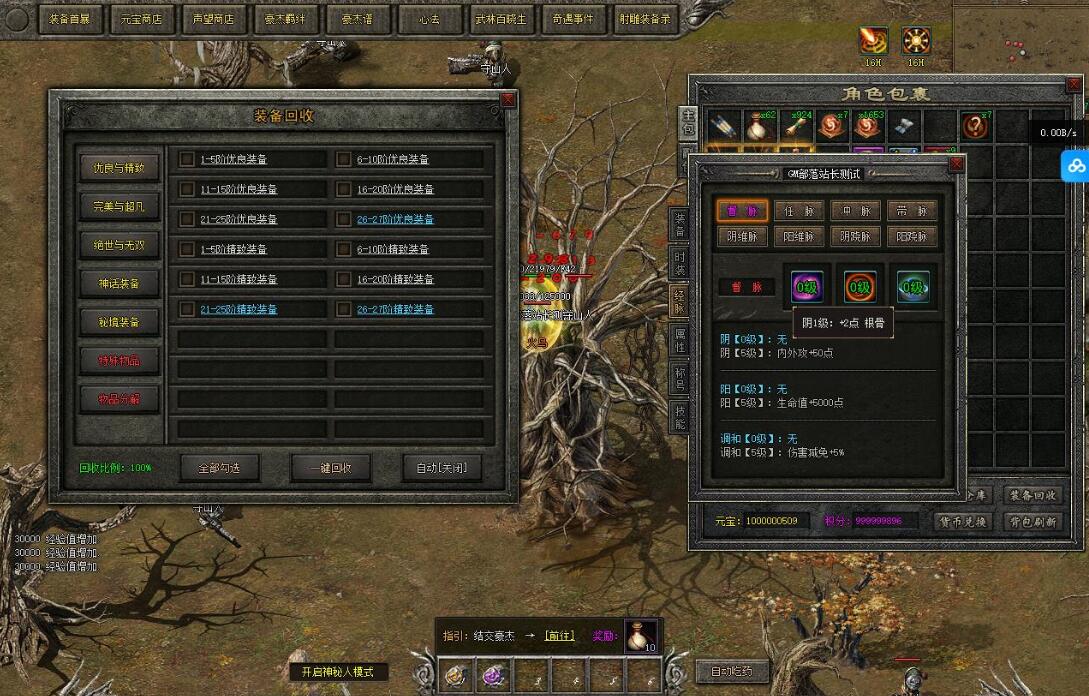The height and width of the screenshot is (696, 1089).
Task: Tick the 16-20阶精致装备 checkbox
Action: point(343,279)
